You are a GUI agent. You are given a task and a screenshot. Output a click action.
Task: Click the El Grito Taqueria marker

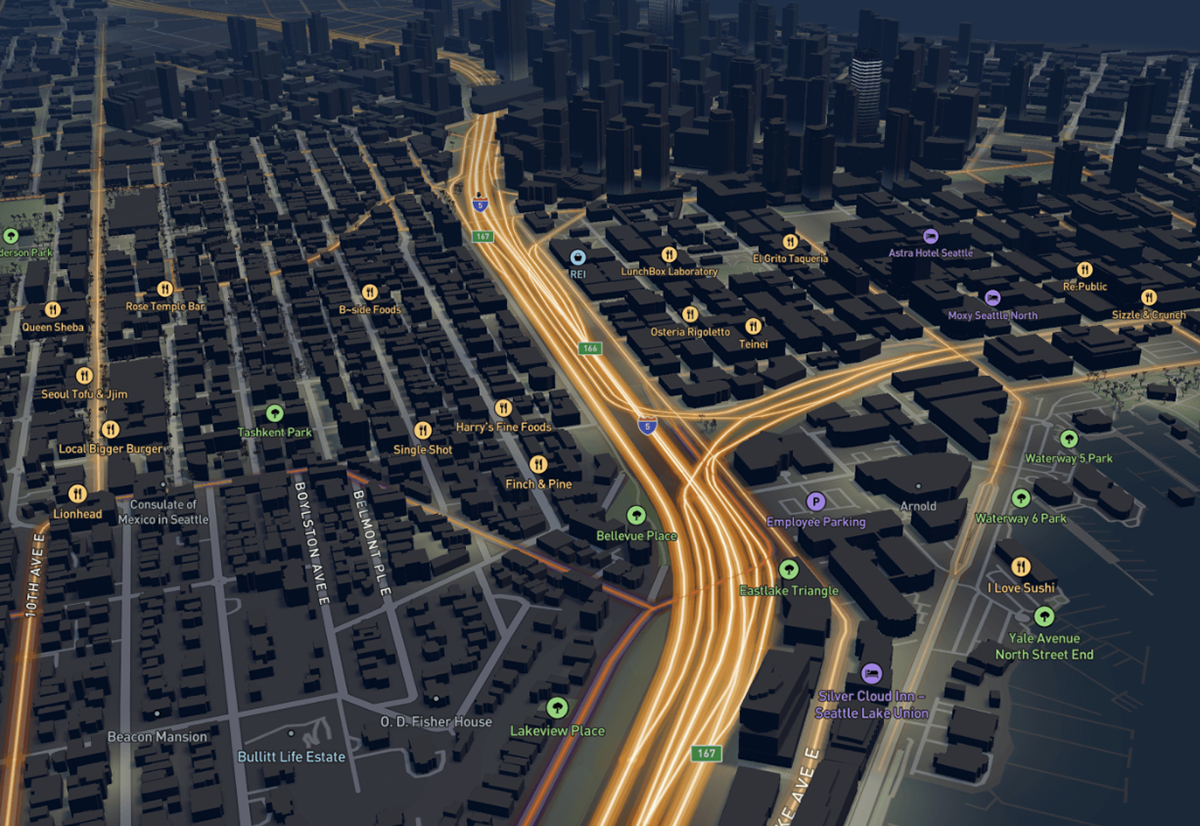tap(790, 241)
